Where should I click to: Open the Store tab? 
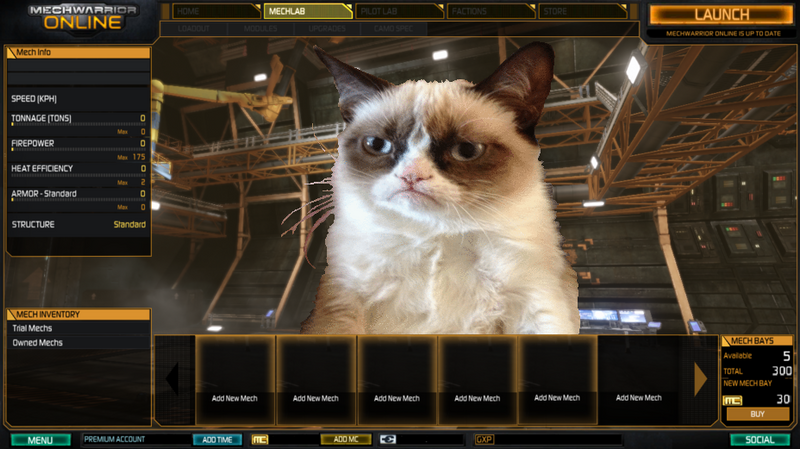[583, 11]
